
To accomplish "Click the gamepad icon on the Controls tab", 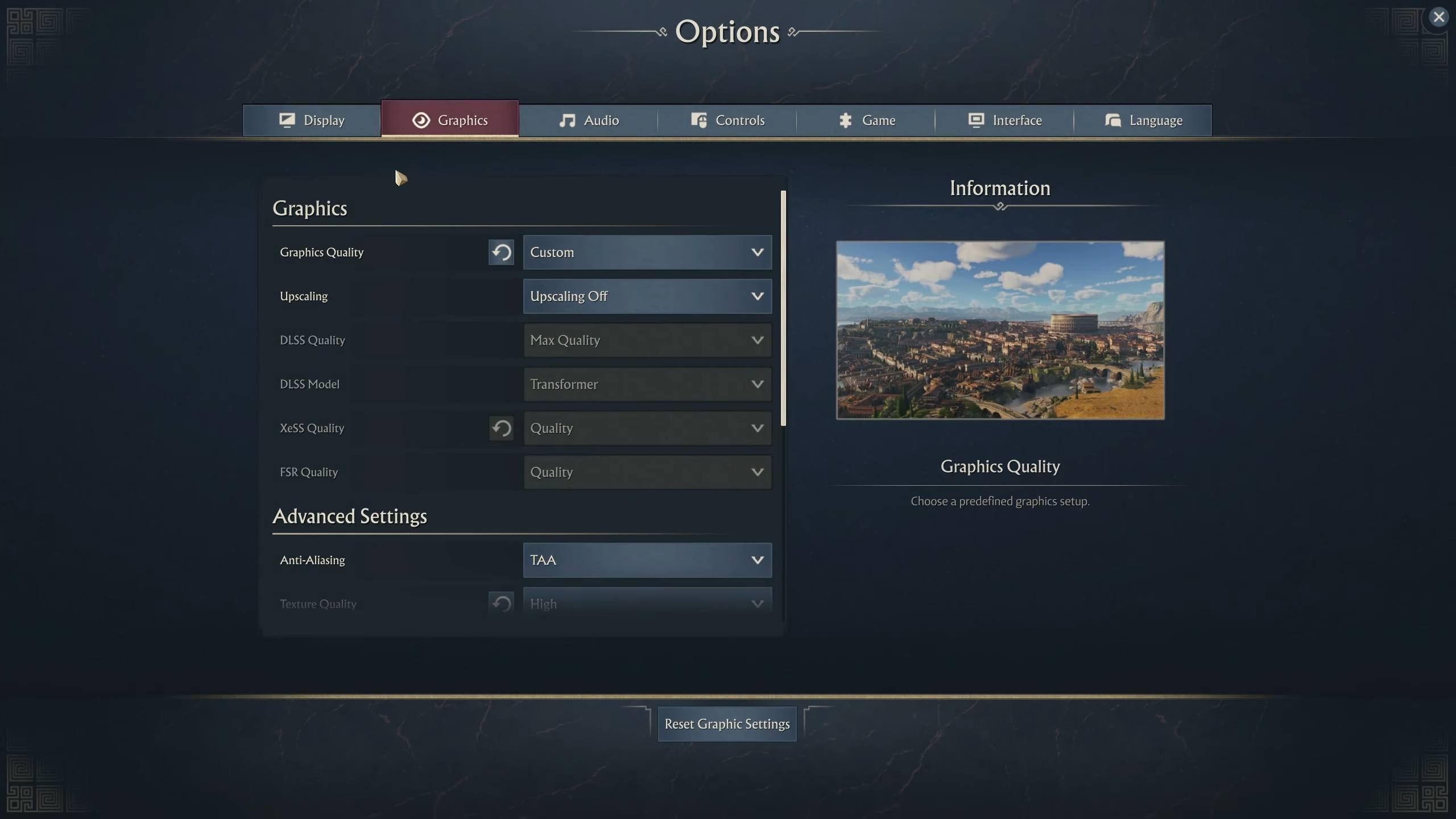I will [698, 120].
